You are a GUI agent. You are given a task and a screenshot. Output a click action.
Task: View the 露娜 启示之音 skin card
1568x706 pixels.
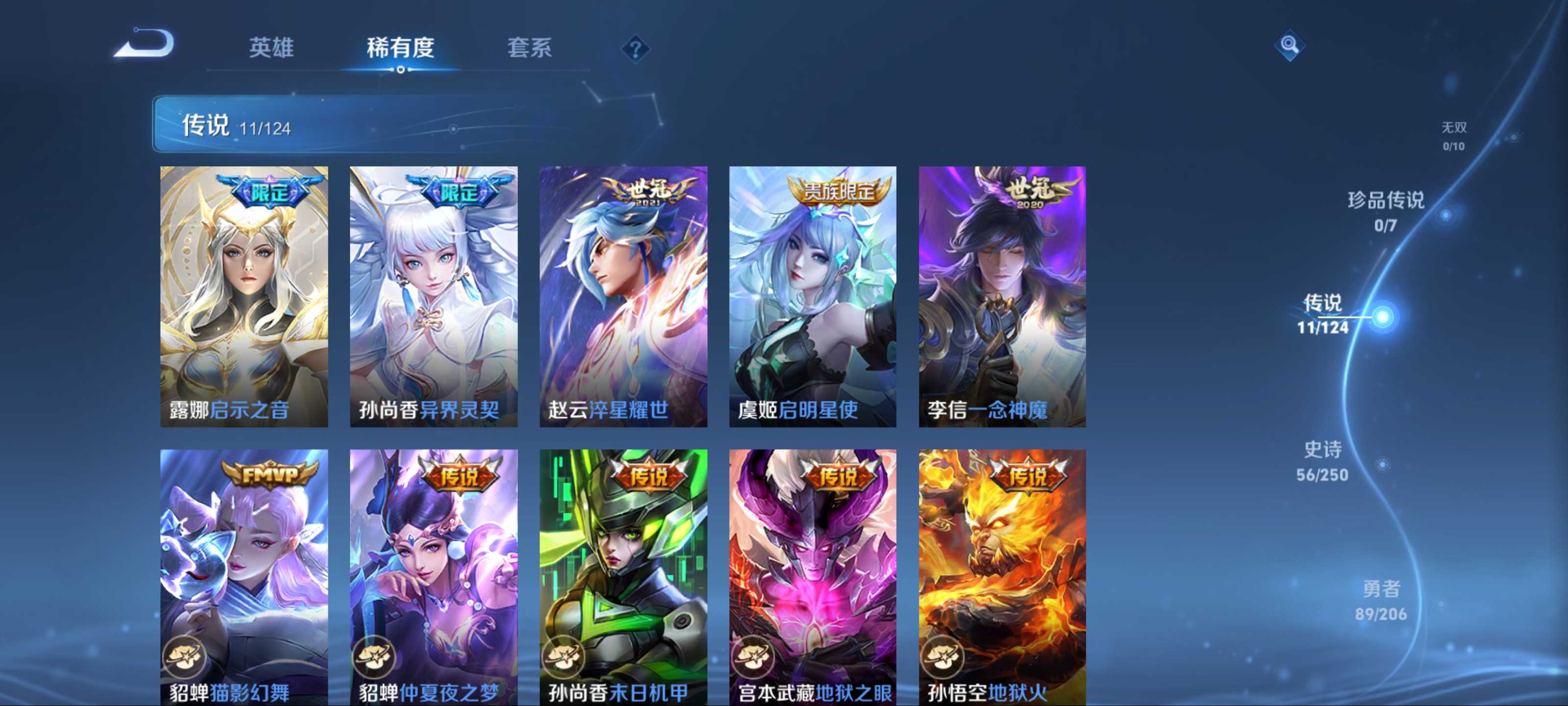[x=244, y=296]
